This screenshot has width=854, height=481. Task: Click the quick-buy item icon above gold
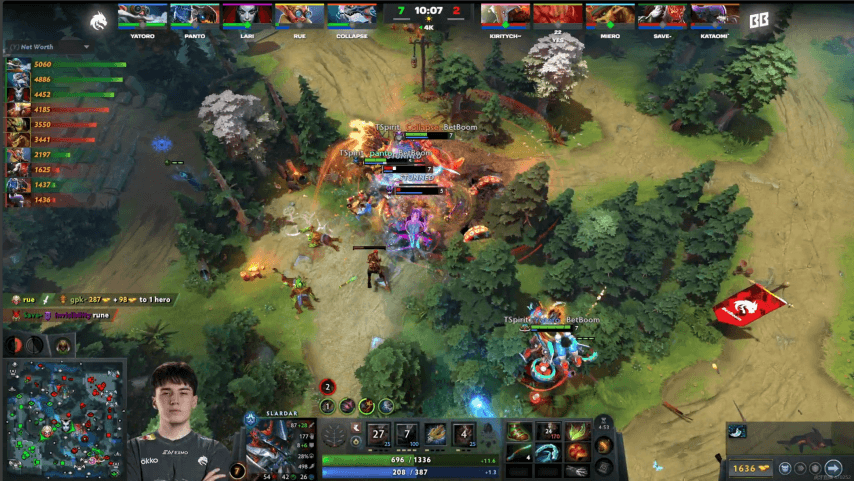(x=737, y=431)
